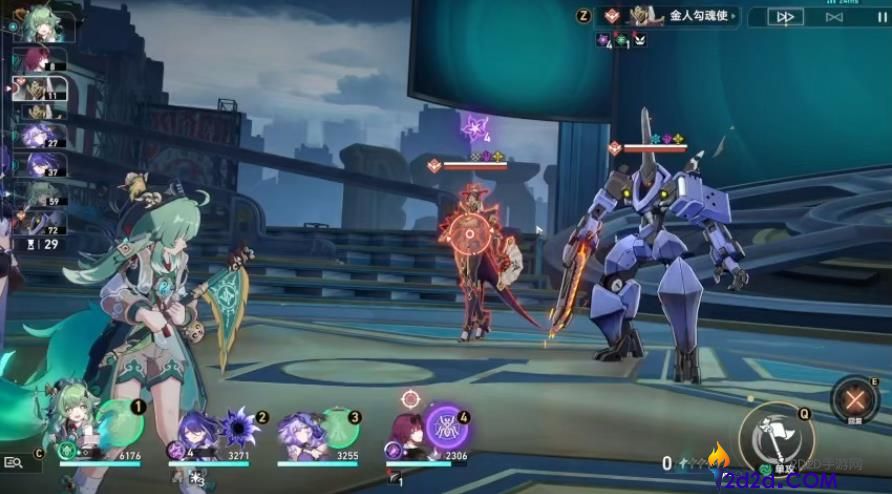
Task: Open the battle details magnifier icon
Action: click(x=14, y=462)
